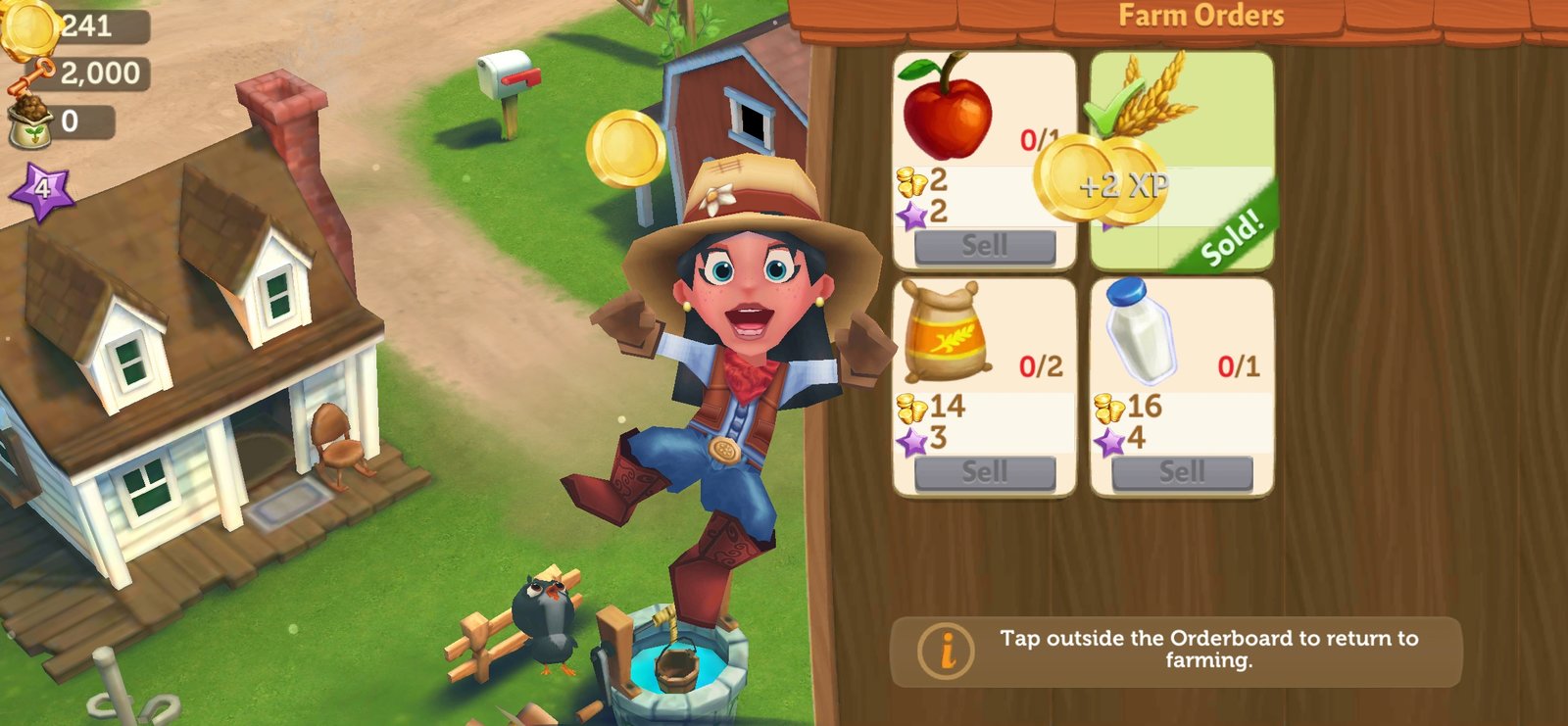Tap the coin balance counter
The image size is (1568, 726).
click(x=78, y=25)
